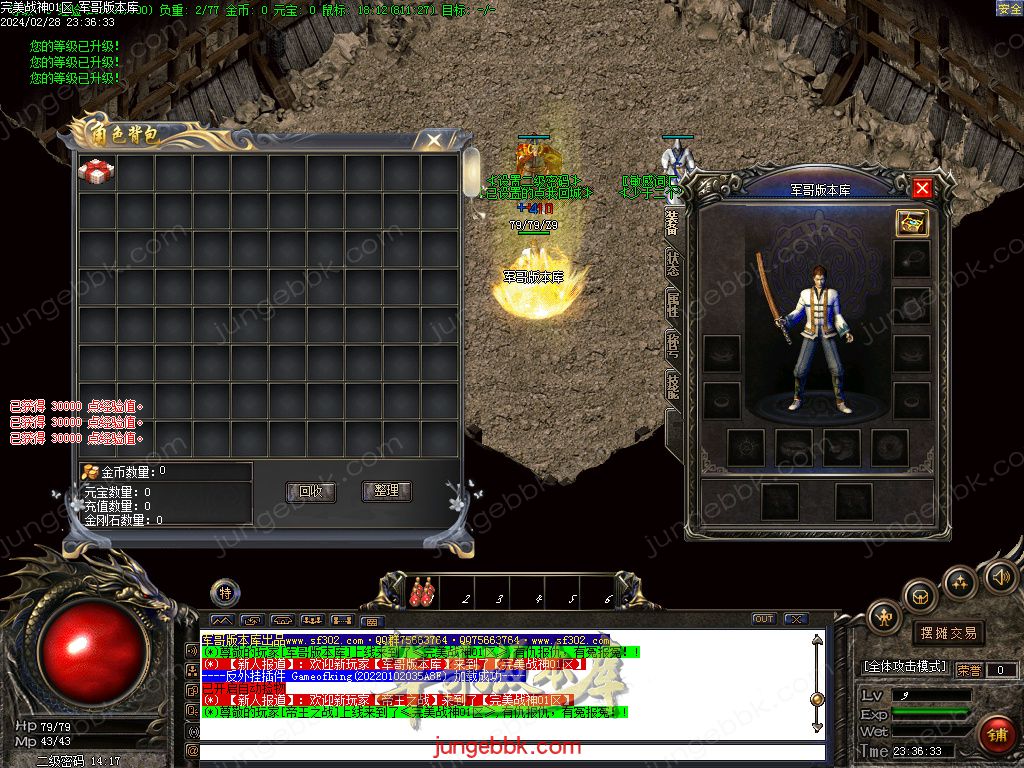The height and width of the screenshot is (768, 1024).
Task: Switch to the 技能 skills tab
Action: (x=673, y=386)
